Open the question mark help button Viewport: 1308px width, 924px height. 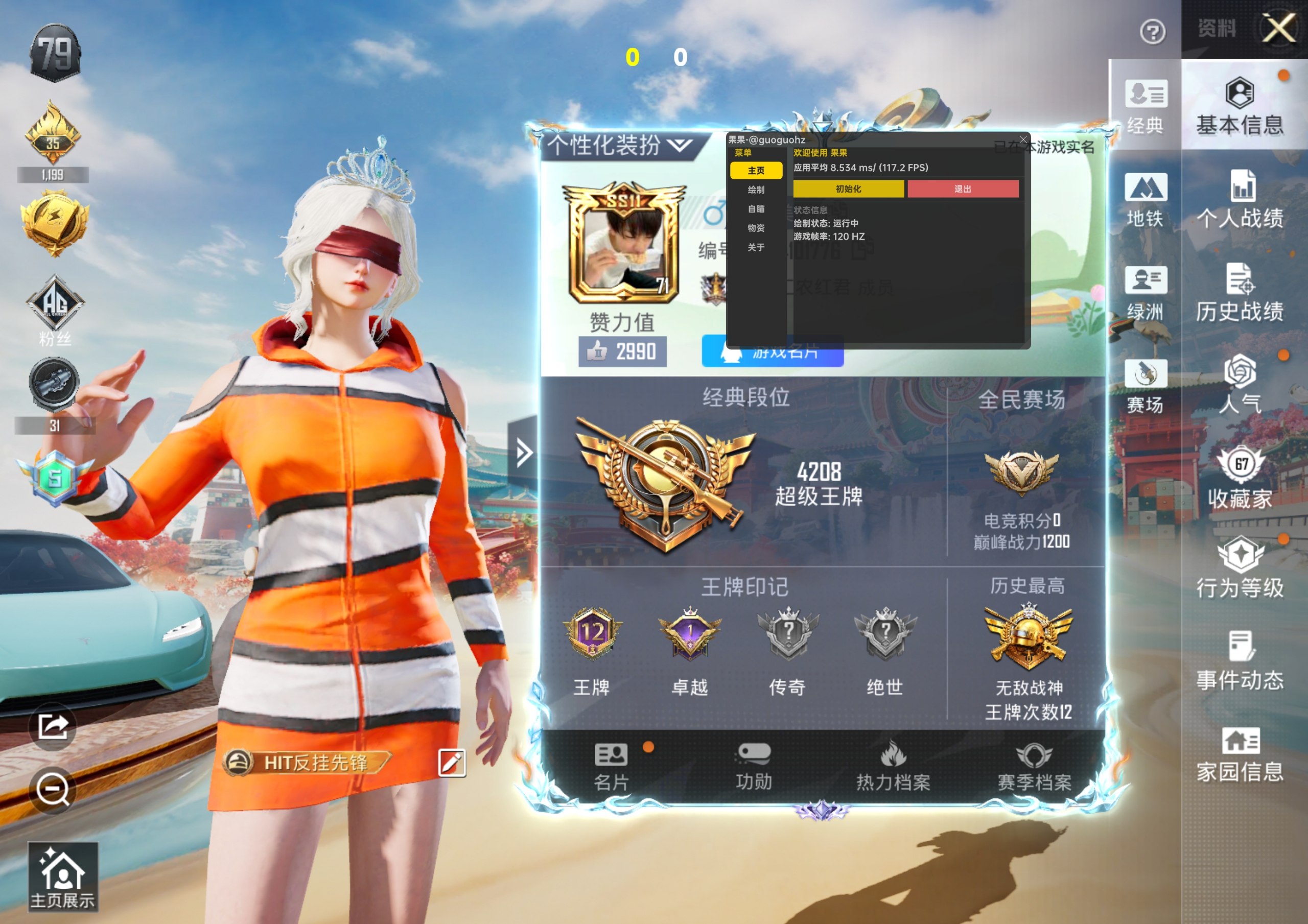1152,32
